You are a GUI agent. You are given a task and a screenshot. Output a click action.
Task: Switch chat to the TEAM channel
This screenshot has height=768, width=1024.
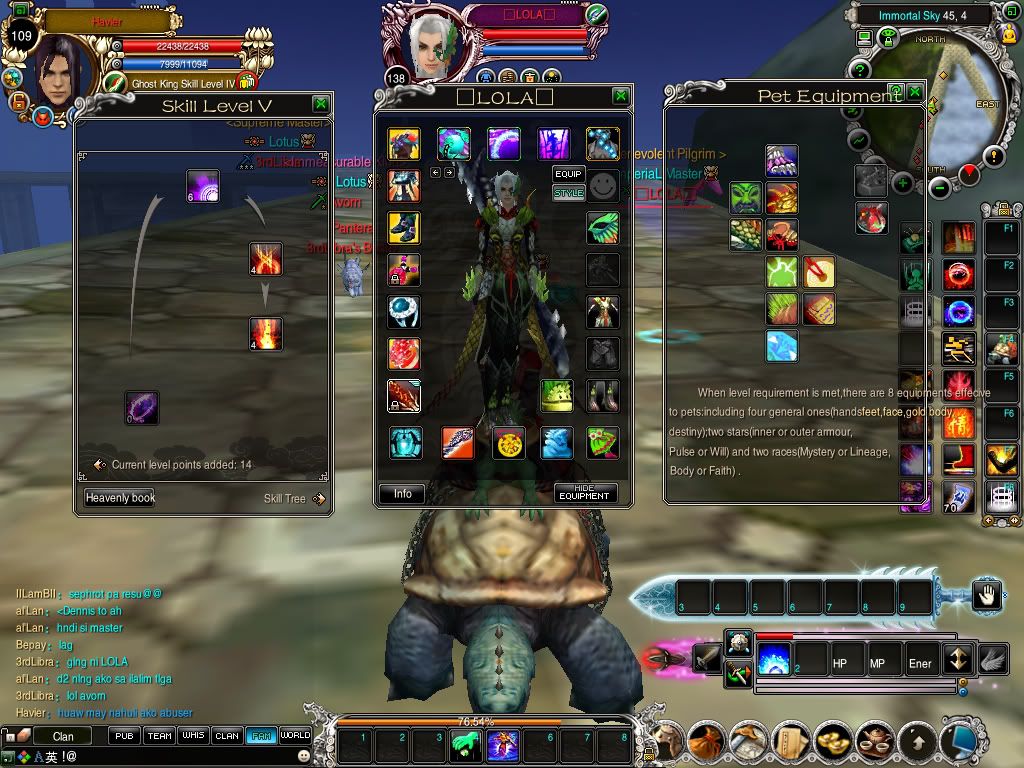click(x=159, y=736)
